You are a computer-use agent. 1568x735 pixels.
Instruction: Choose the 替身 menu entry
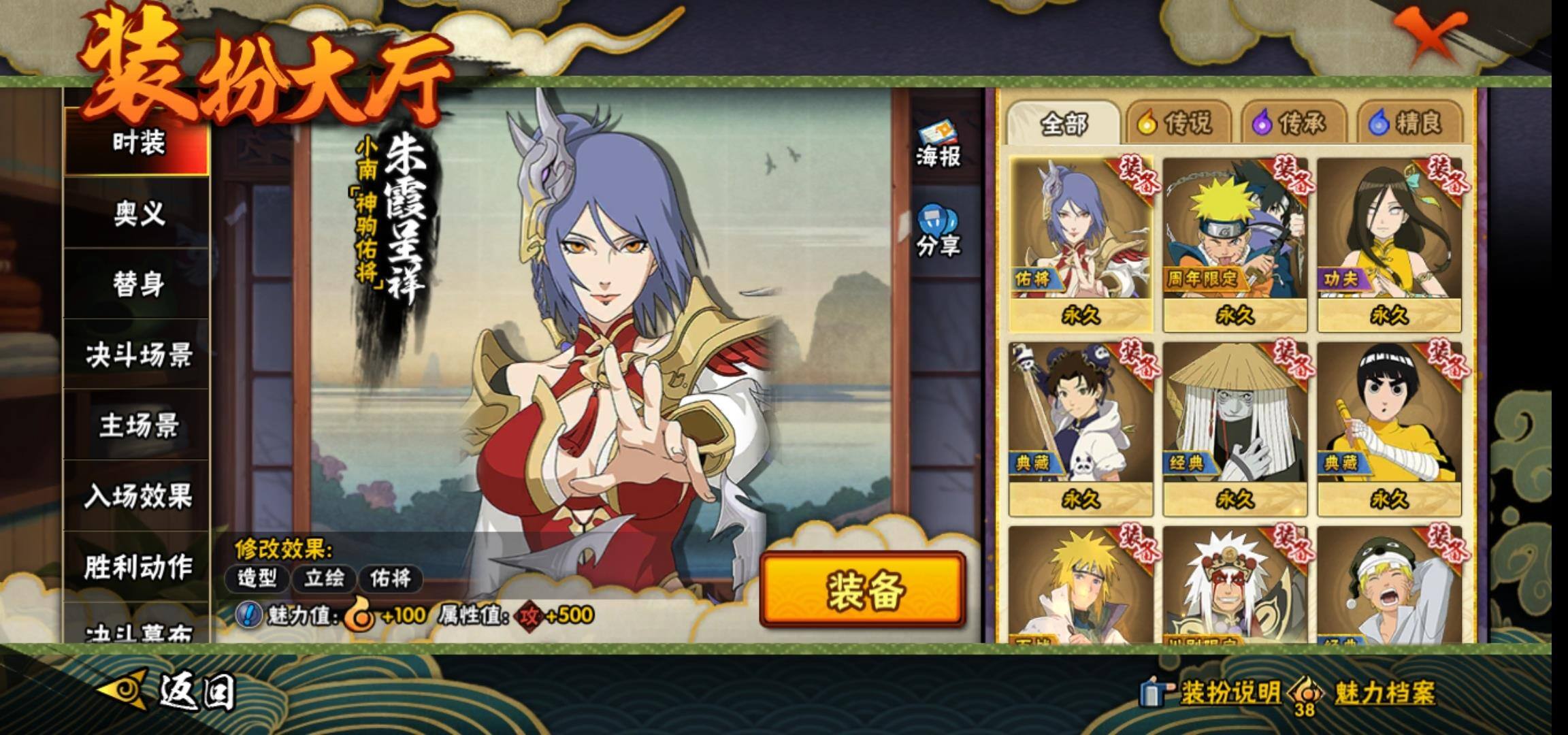(138, 284)
